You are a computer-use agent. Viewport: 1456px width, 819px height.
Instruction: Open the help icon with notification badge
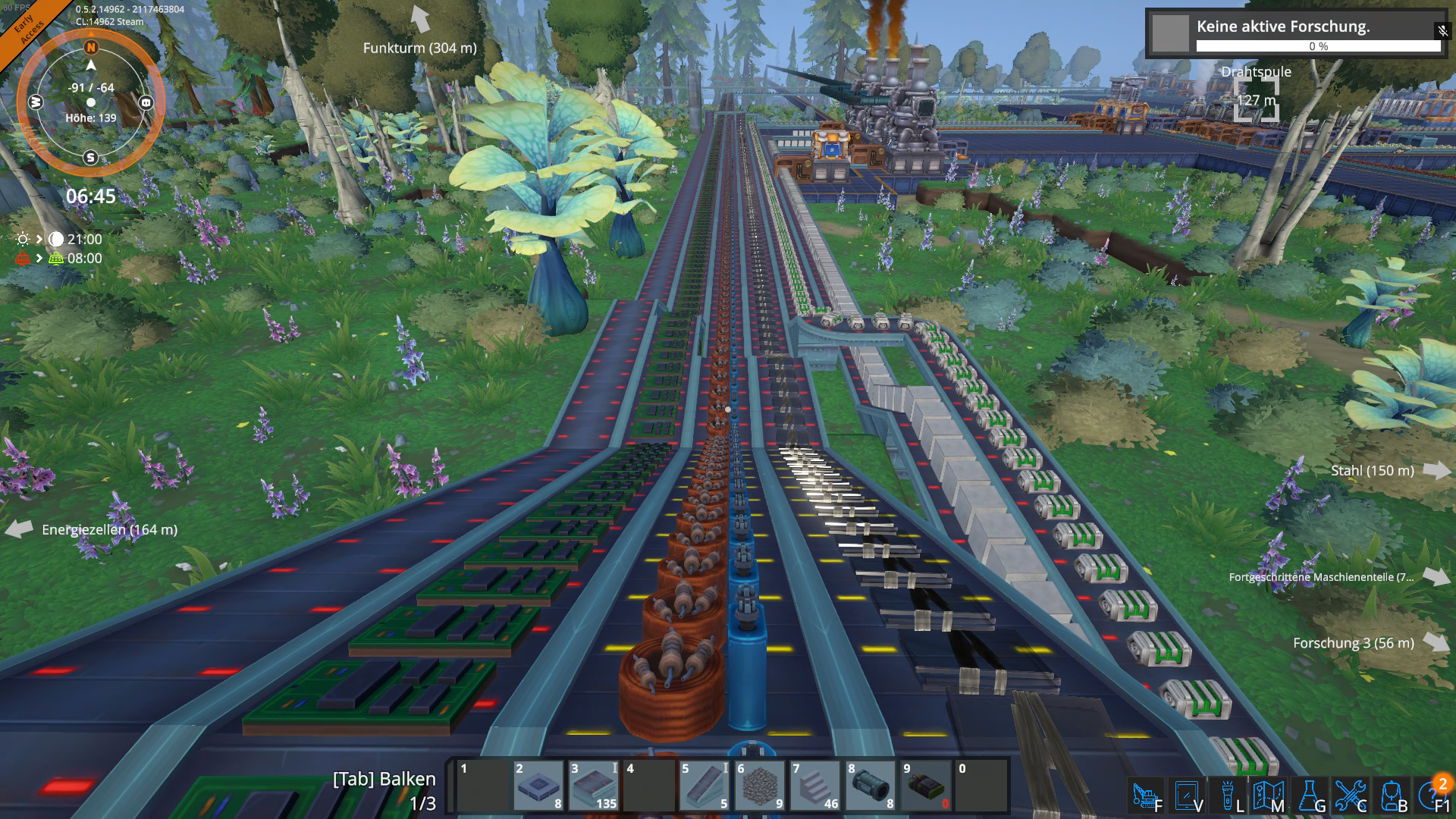pyautogui.click(x=1432, y=796)
